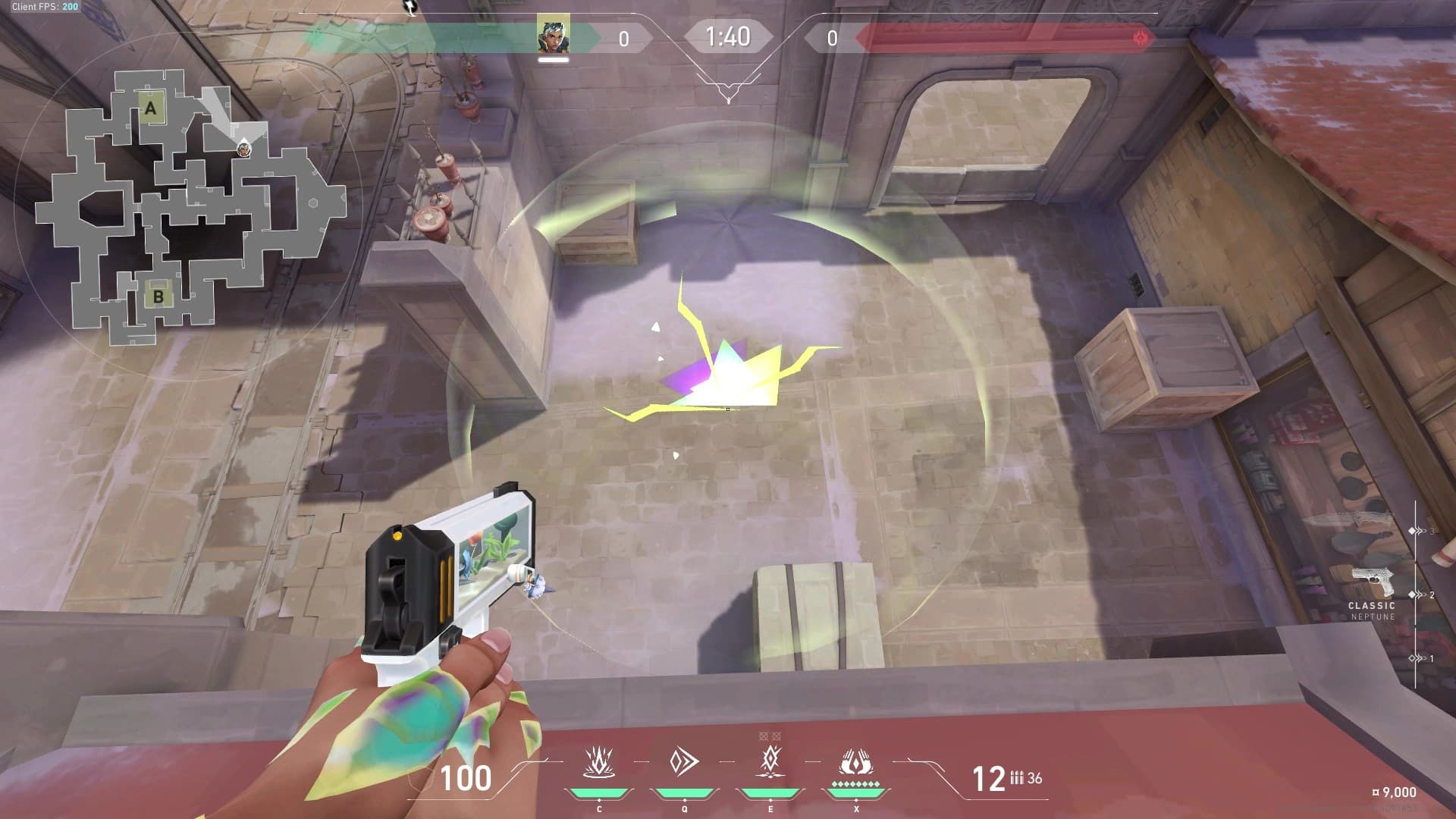
Task: Select the A site marker on the minimap
Action: (x=150, y=109)
